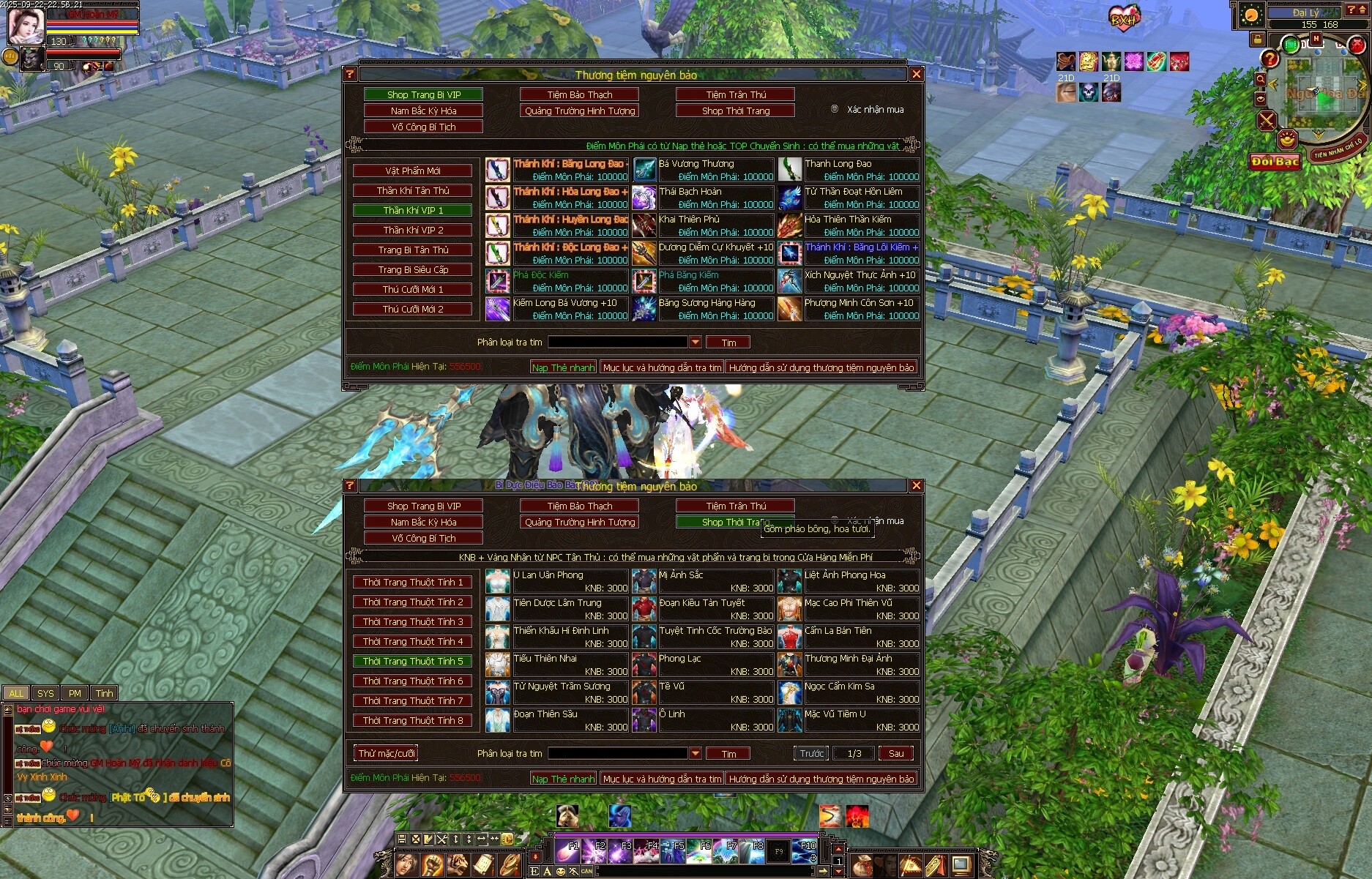Switch chat to the SYS tab
This screenshot has height=879, width=1372.
(45, 693)
